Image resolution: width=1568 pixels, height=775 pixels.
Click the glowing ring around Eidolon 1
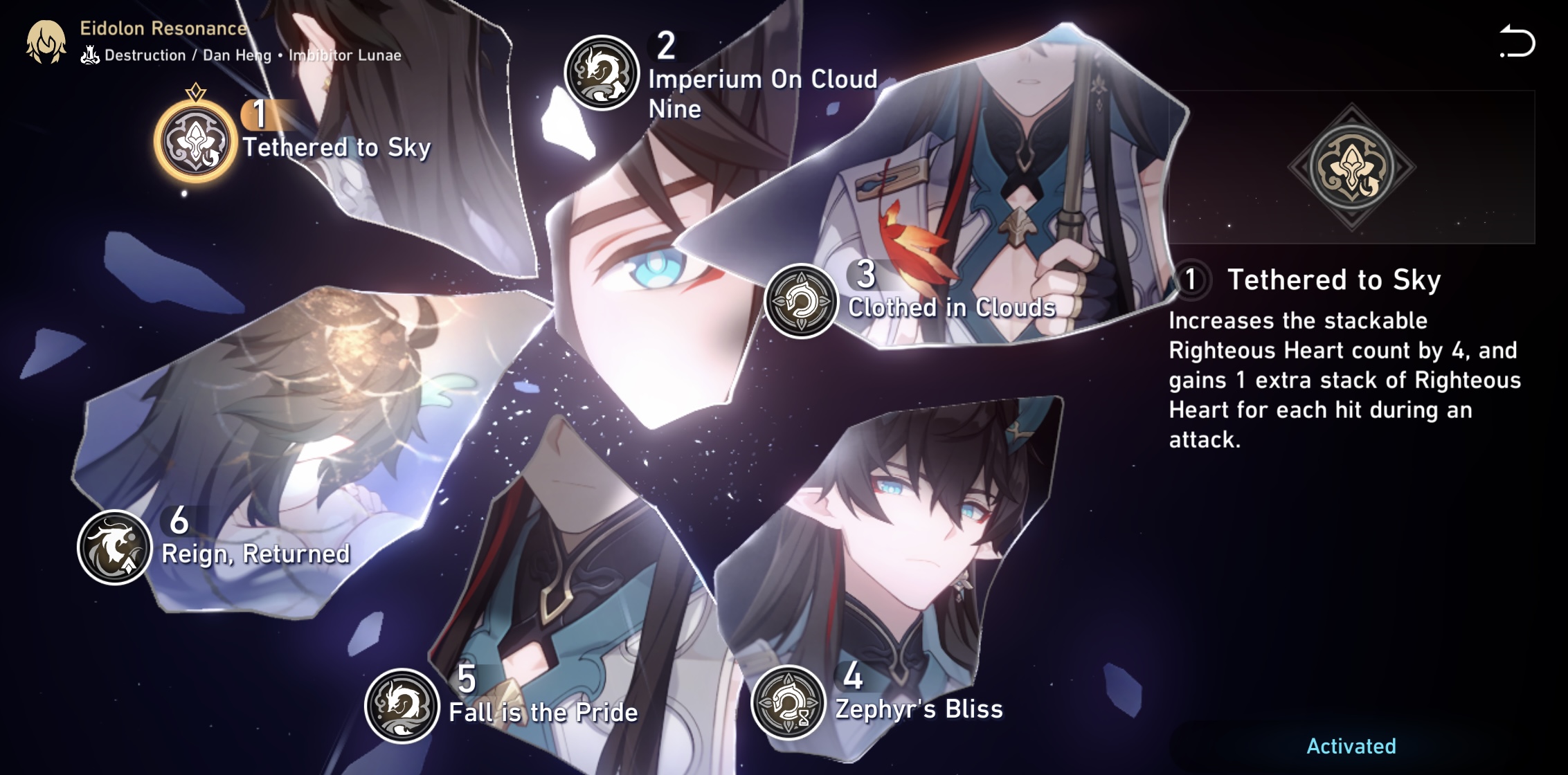pos(196,141)
